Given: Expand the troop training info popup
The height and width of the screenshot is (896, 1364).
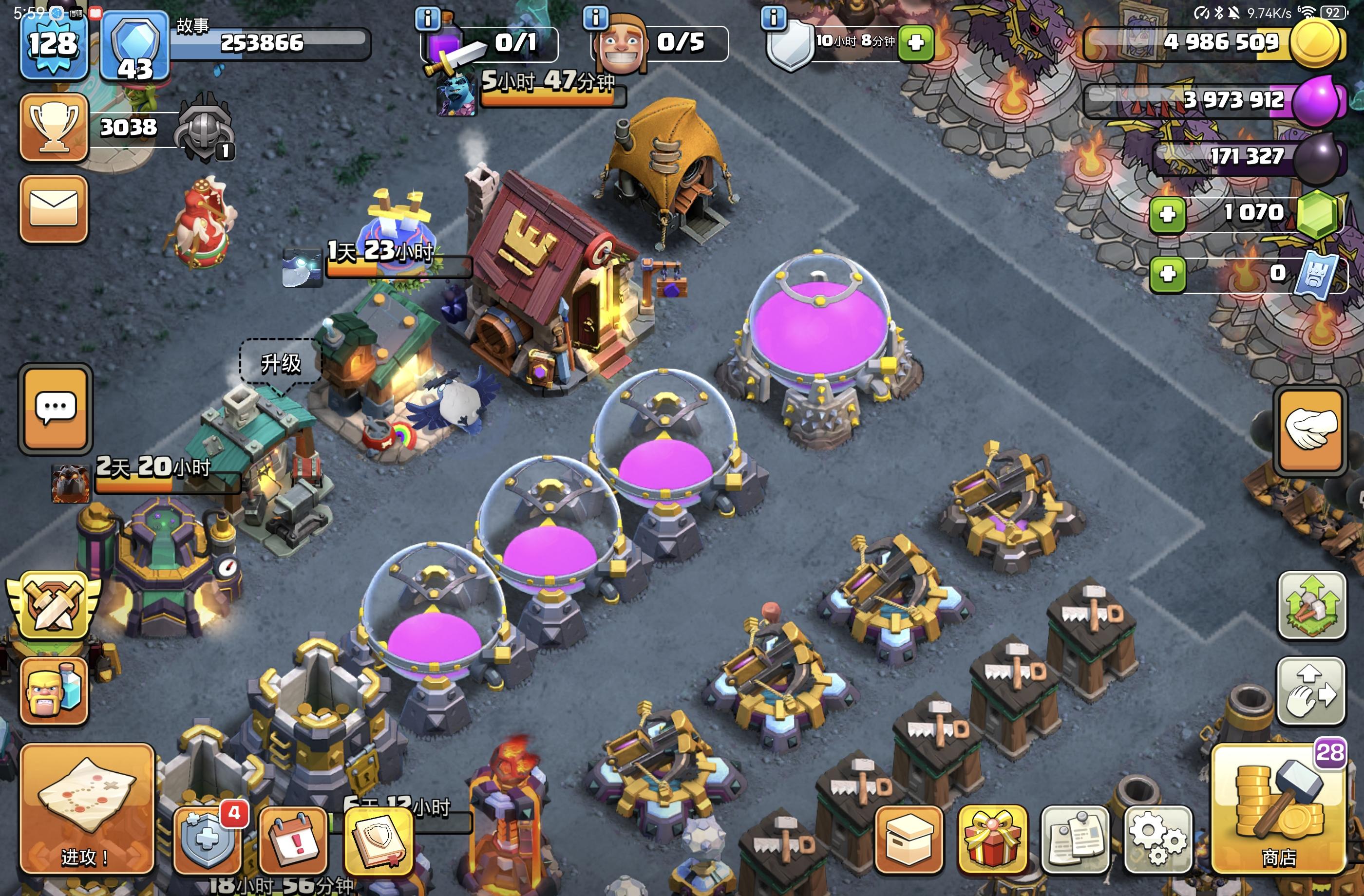Looking at the screenshot, I should click(x=597, y=17).
